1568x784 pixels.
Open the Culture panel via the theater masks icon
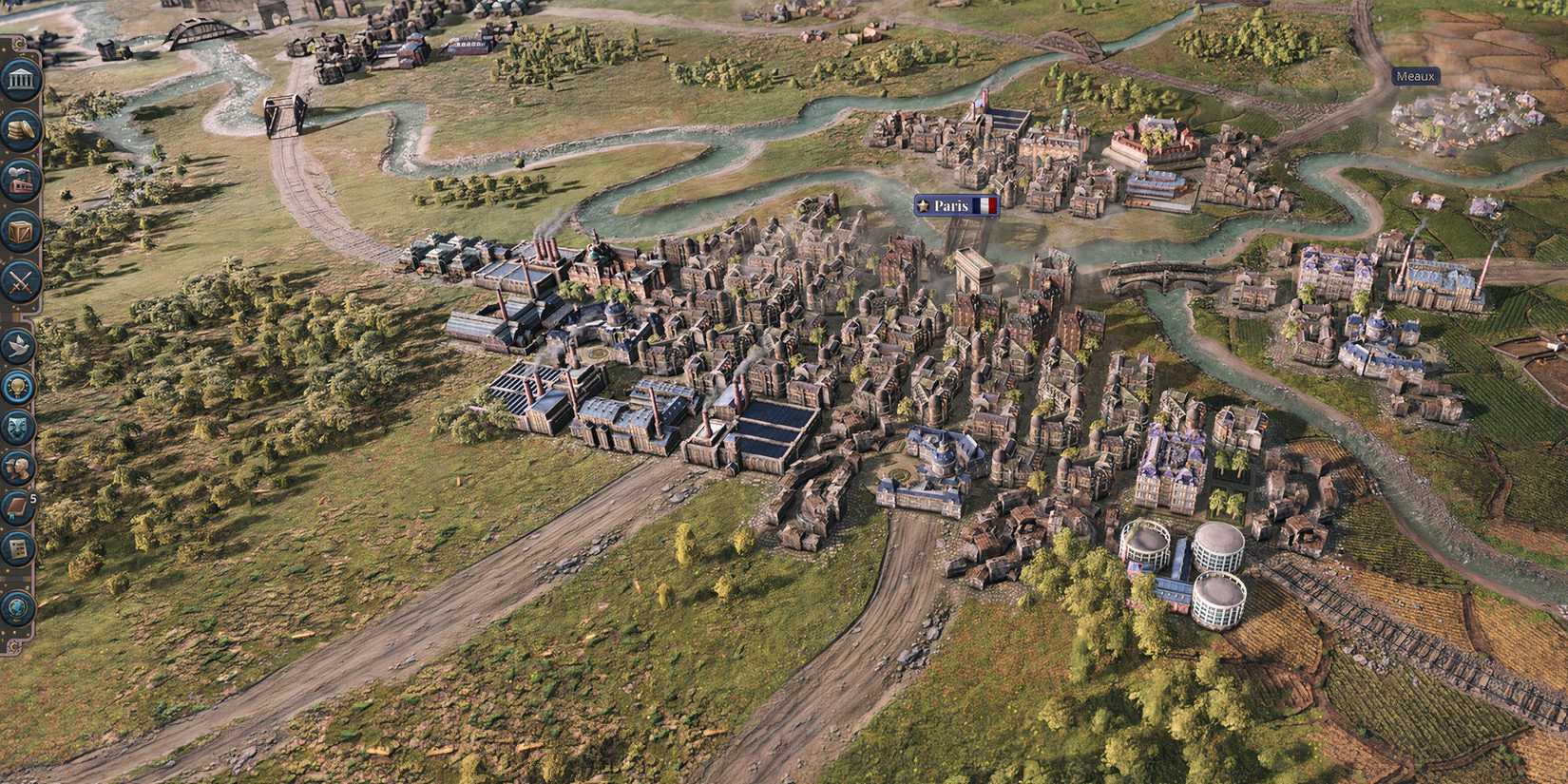(16, 425)
